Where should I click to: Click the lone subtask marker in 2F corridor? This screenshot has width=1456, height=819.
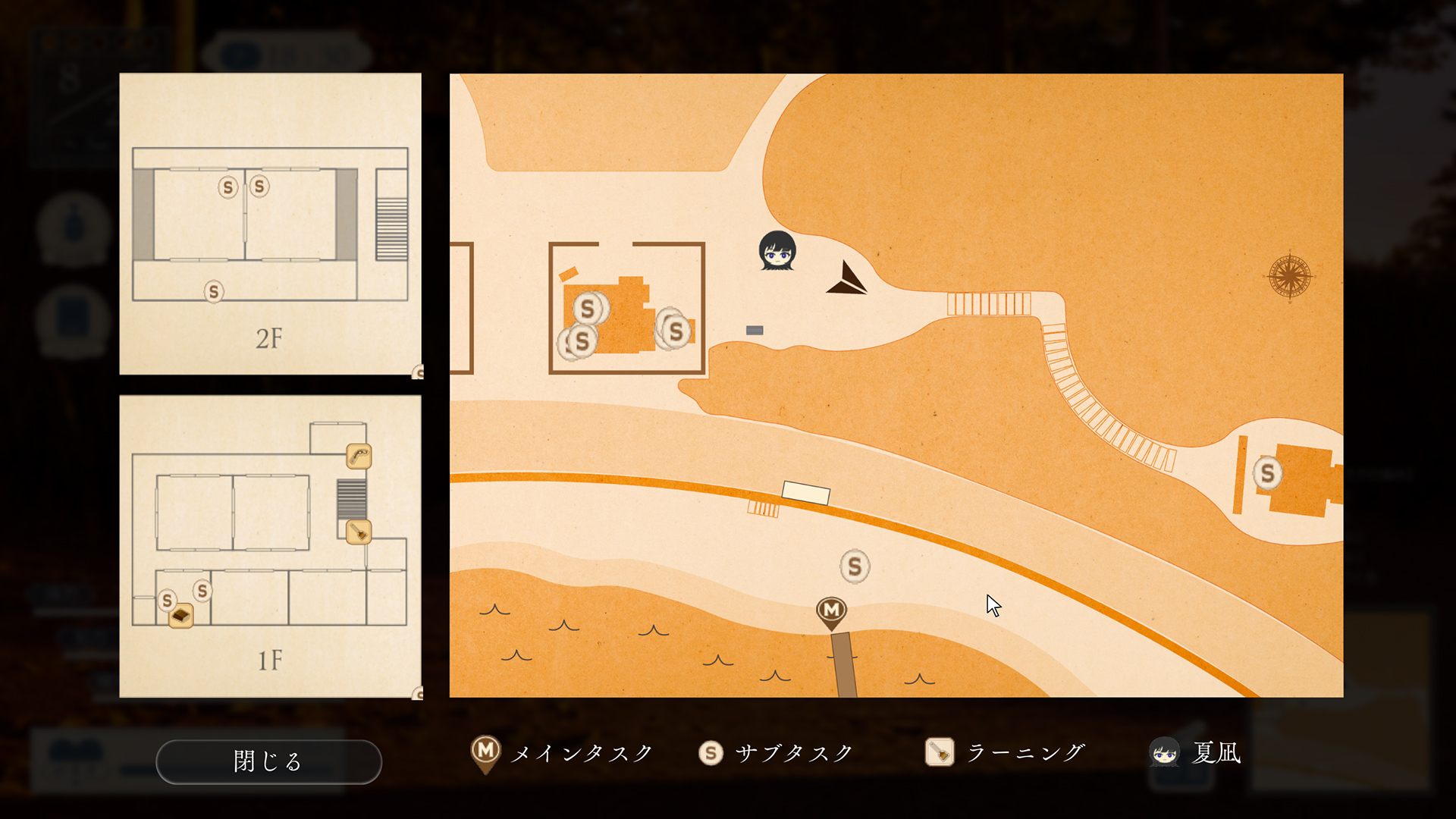[x=214, y=291]
